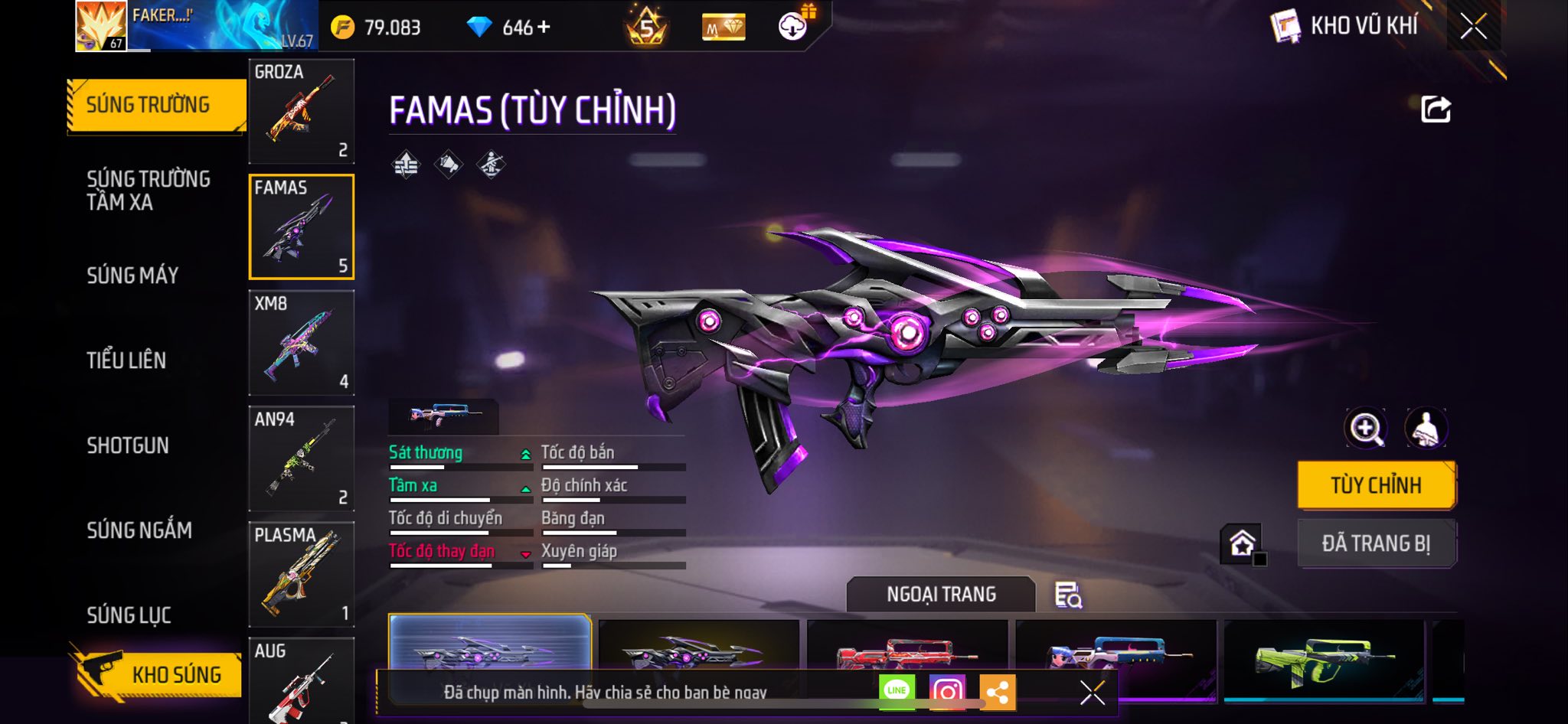
Task: Choose the Tiểu Liên category
Action: coord(126,360)
